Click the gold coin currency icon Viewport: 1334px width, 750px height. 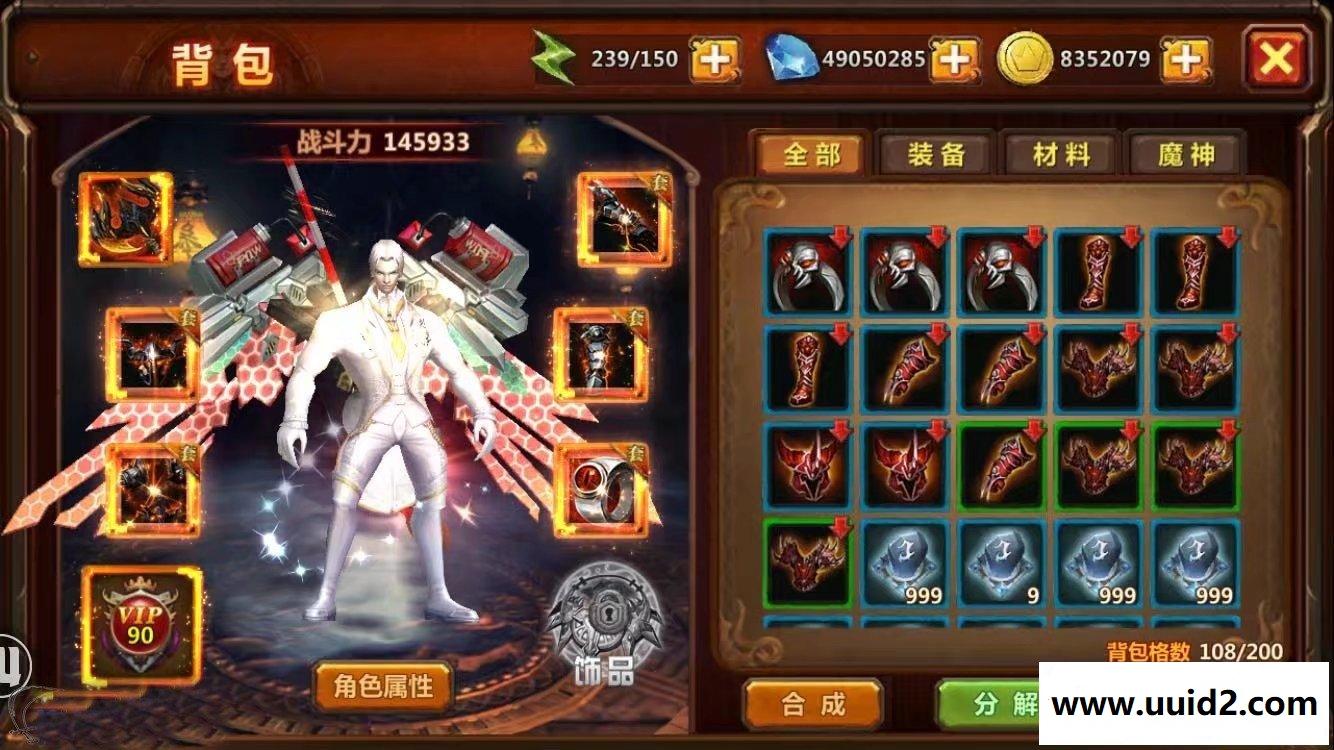point(1025,58)
